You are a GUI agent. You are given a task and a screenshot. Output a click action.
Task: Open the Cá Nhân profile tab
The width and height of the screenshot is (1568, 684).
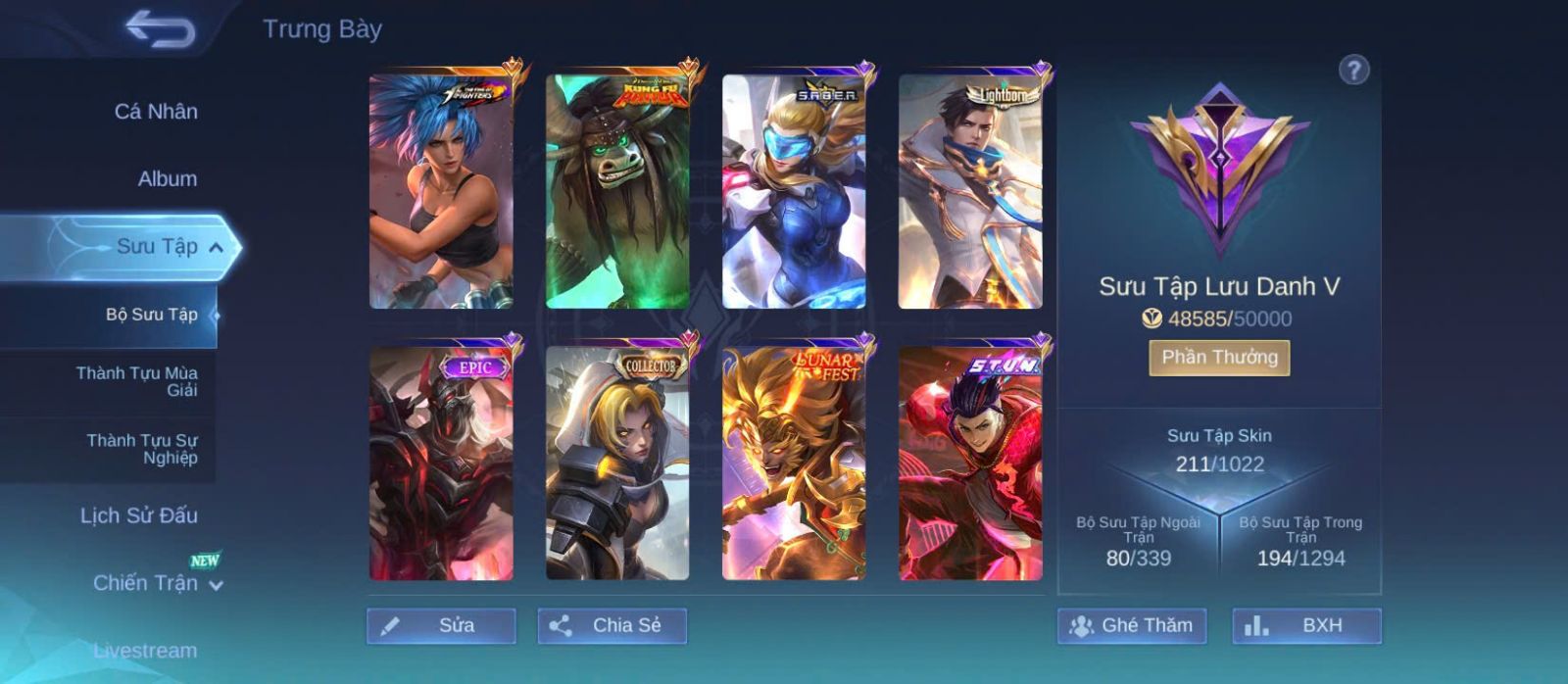(x=156, y=112)
